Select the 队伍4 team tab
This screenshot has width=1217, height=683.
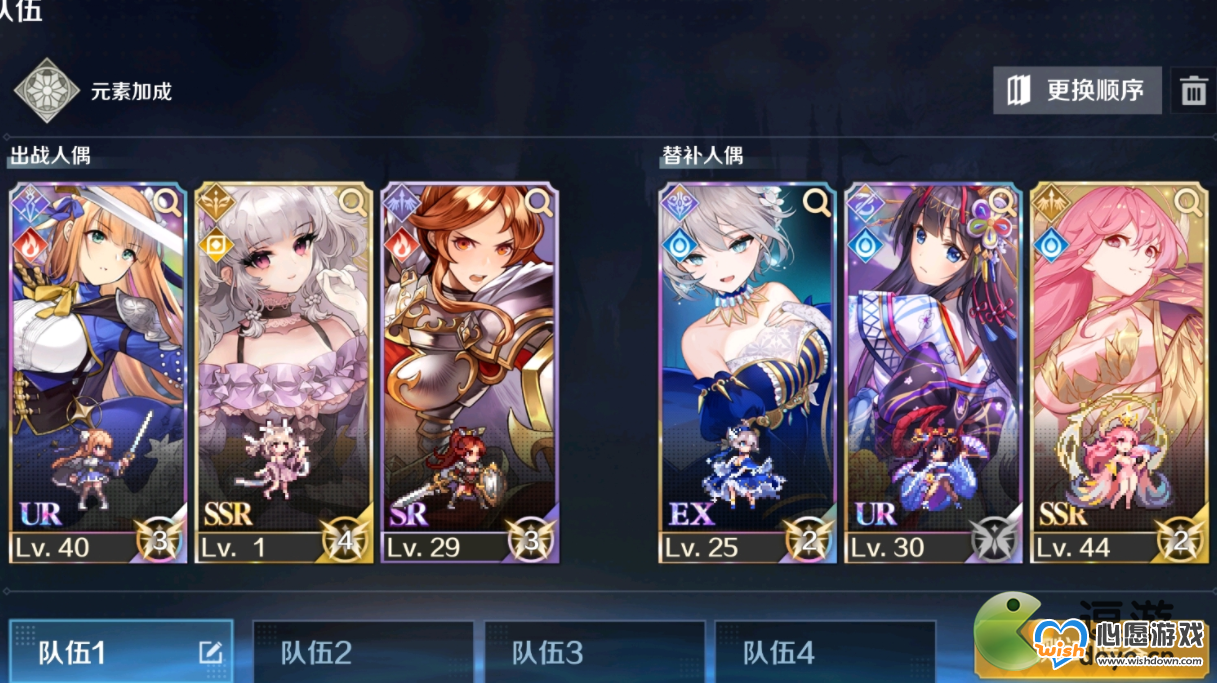[826, 653]
